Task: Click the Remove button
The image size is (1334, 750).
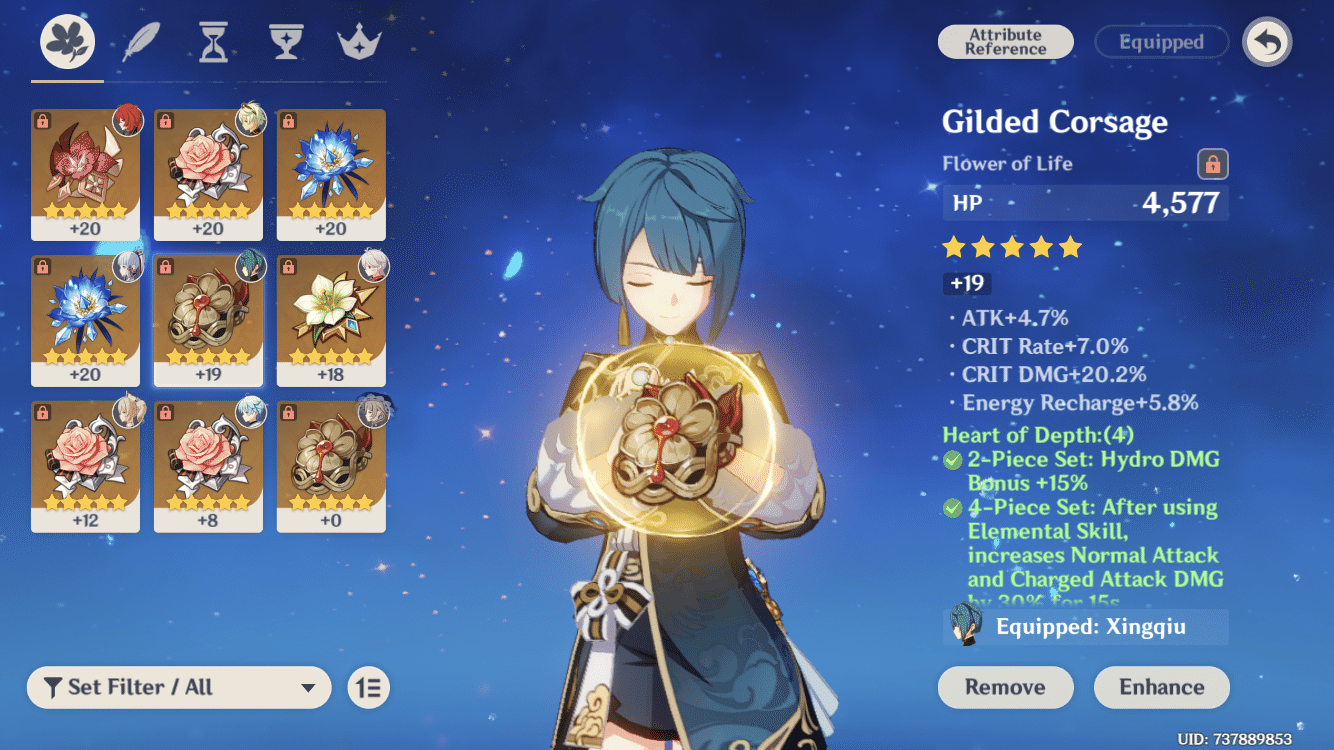Action: 1005,687
